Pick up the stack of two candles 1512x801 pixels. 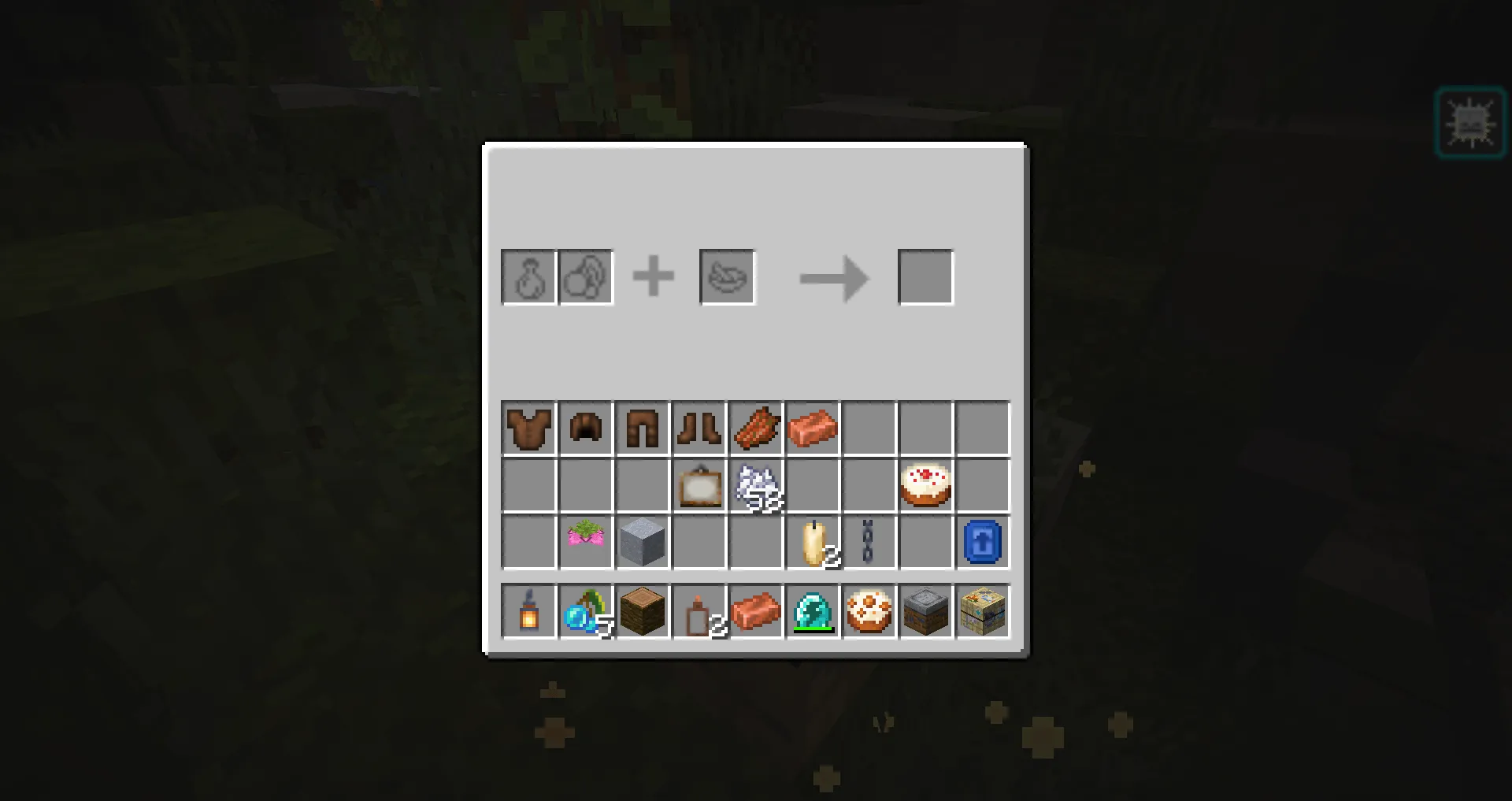[x=812, y=541]
